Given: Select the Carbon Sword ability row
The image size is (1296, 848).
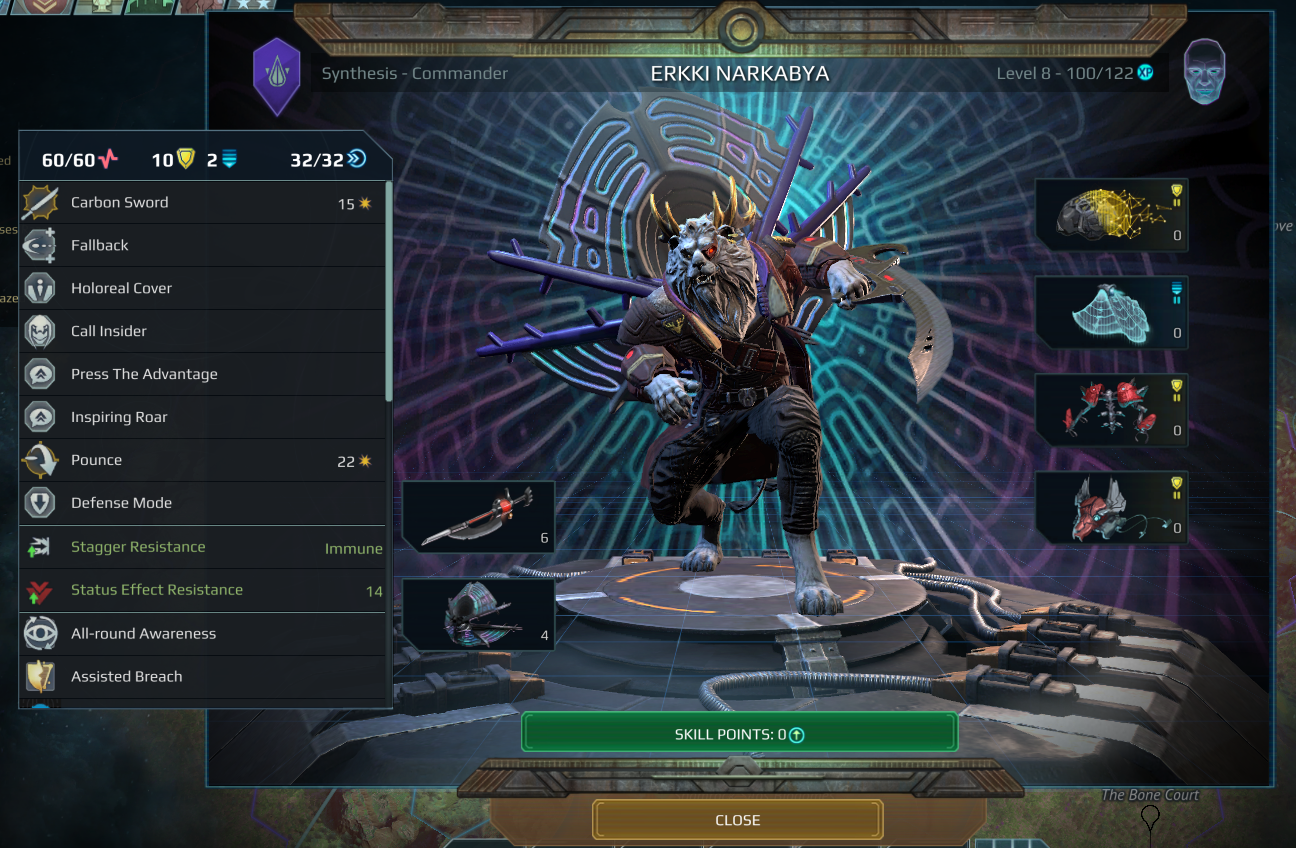Looking at the screenshot, I should coord(200,203).
